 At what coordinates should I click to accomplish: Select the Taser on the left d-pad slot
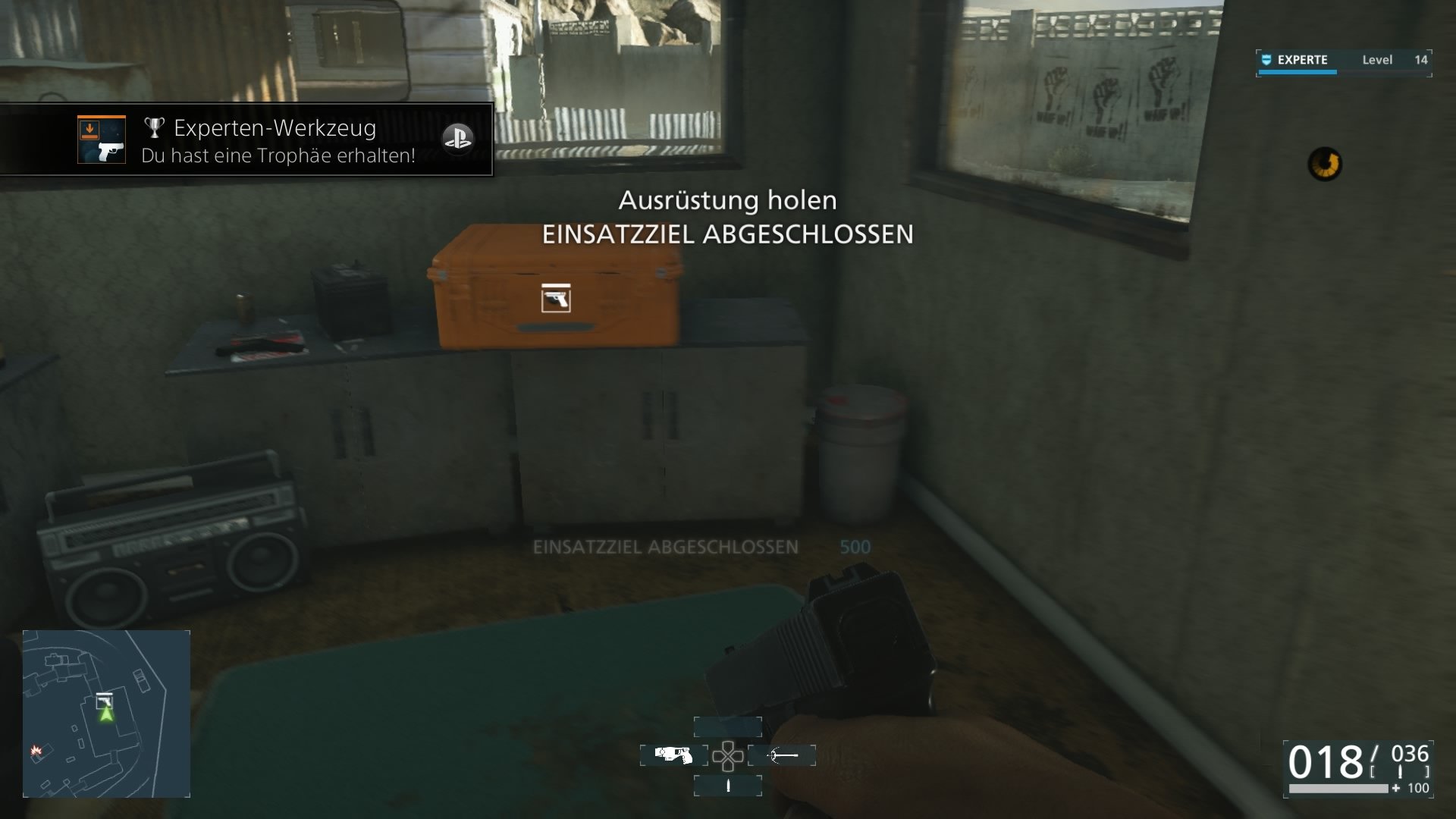[x=673, y=755]
